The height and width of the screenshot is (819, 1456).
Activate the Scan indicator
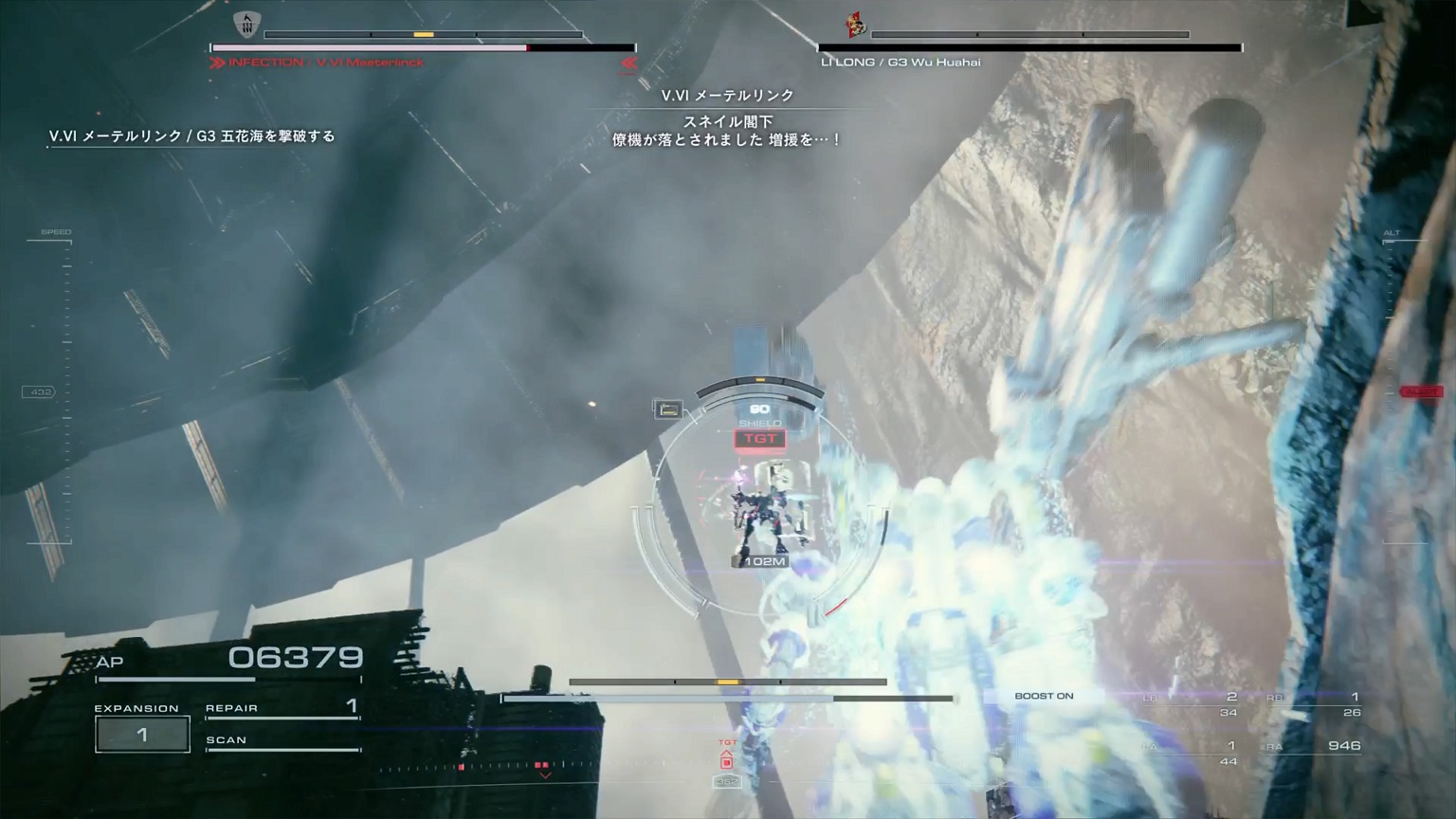click(282, 741)
